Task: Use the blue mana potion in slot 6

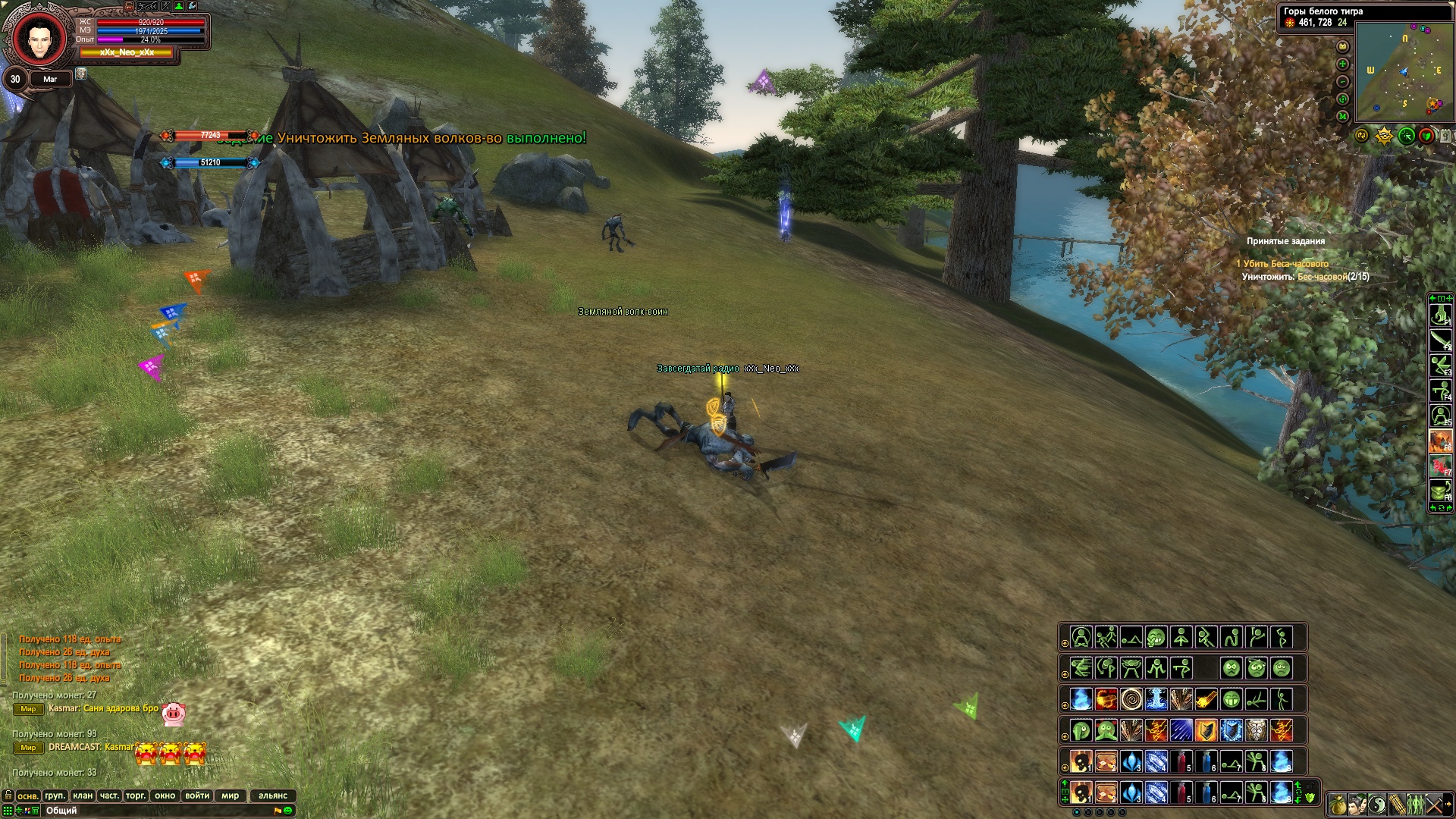Action: (x=1207, y=793)
